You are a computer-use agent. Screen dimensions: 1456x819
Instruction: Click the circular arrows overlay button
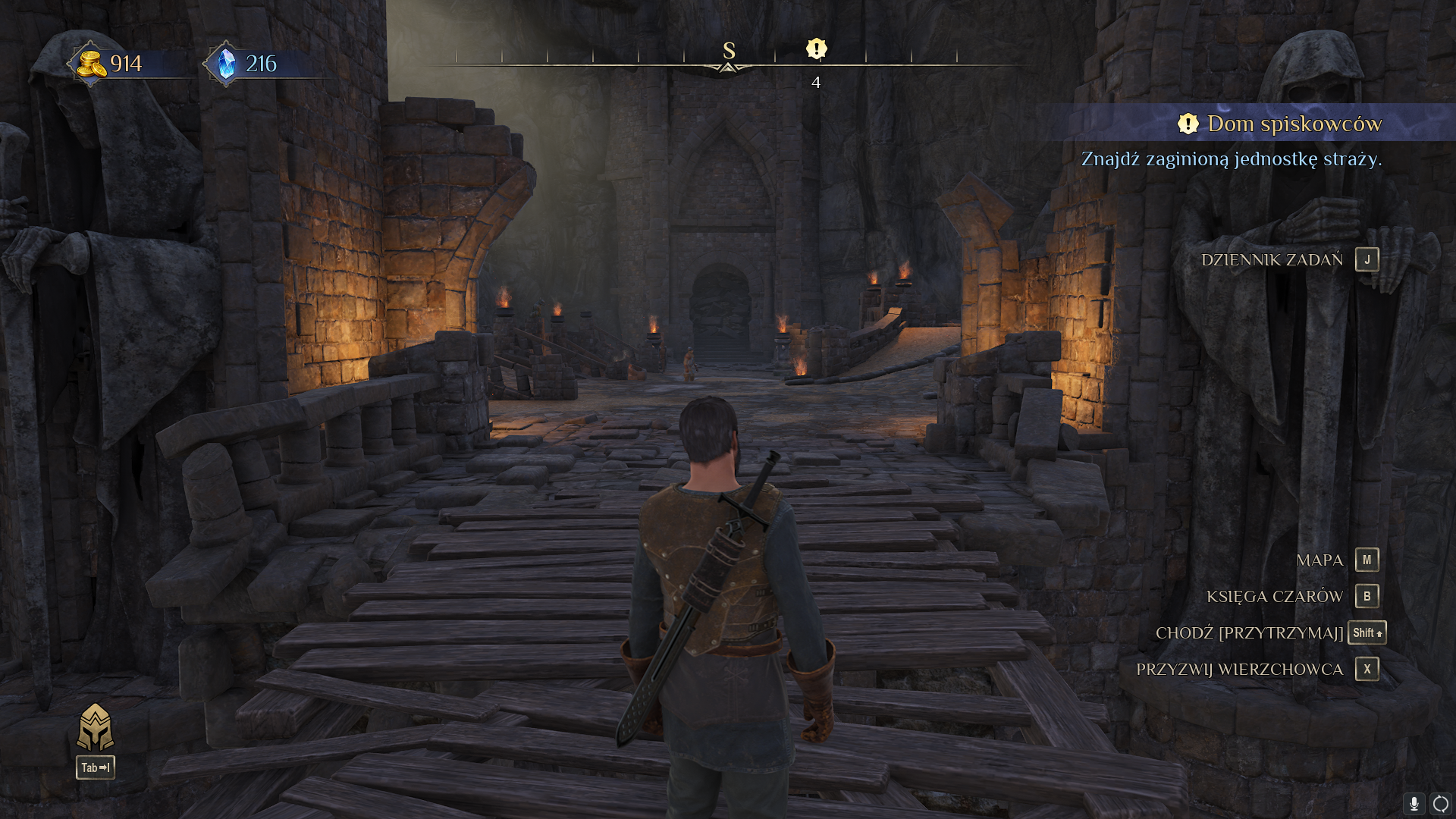pos(1440,803)
